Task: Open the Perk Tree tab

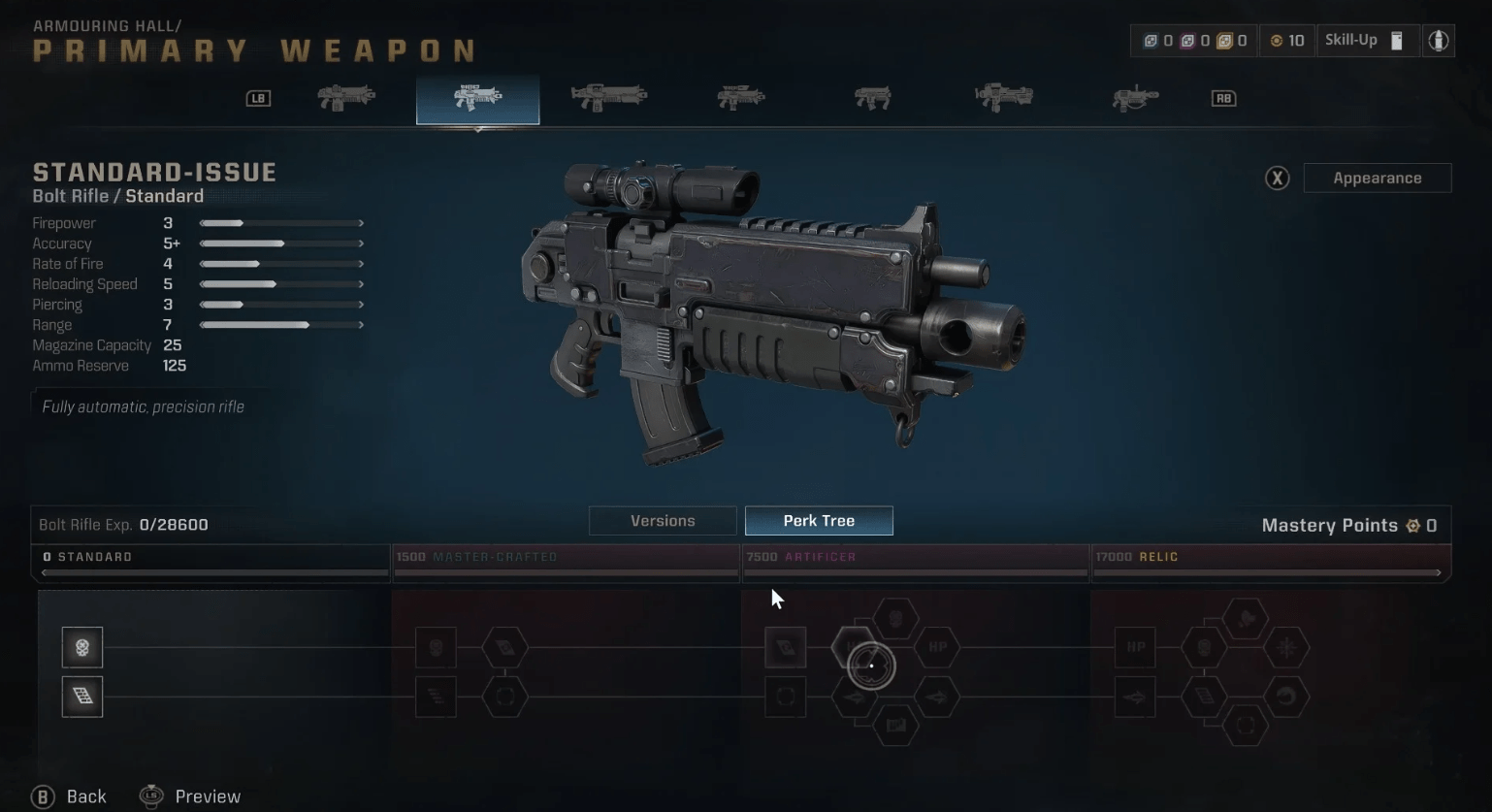Action: click(818, 520)
